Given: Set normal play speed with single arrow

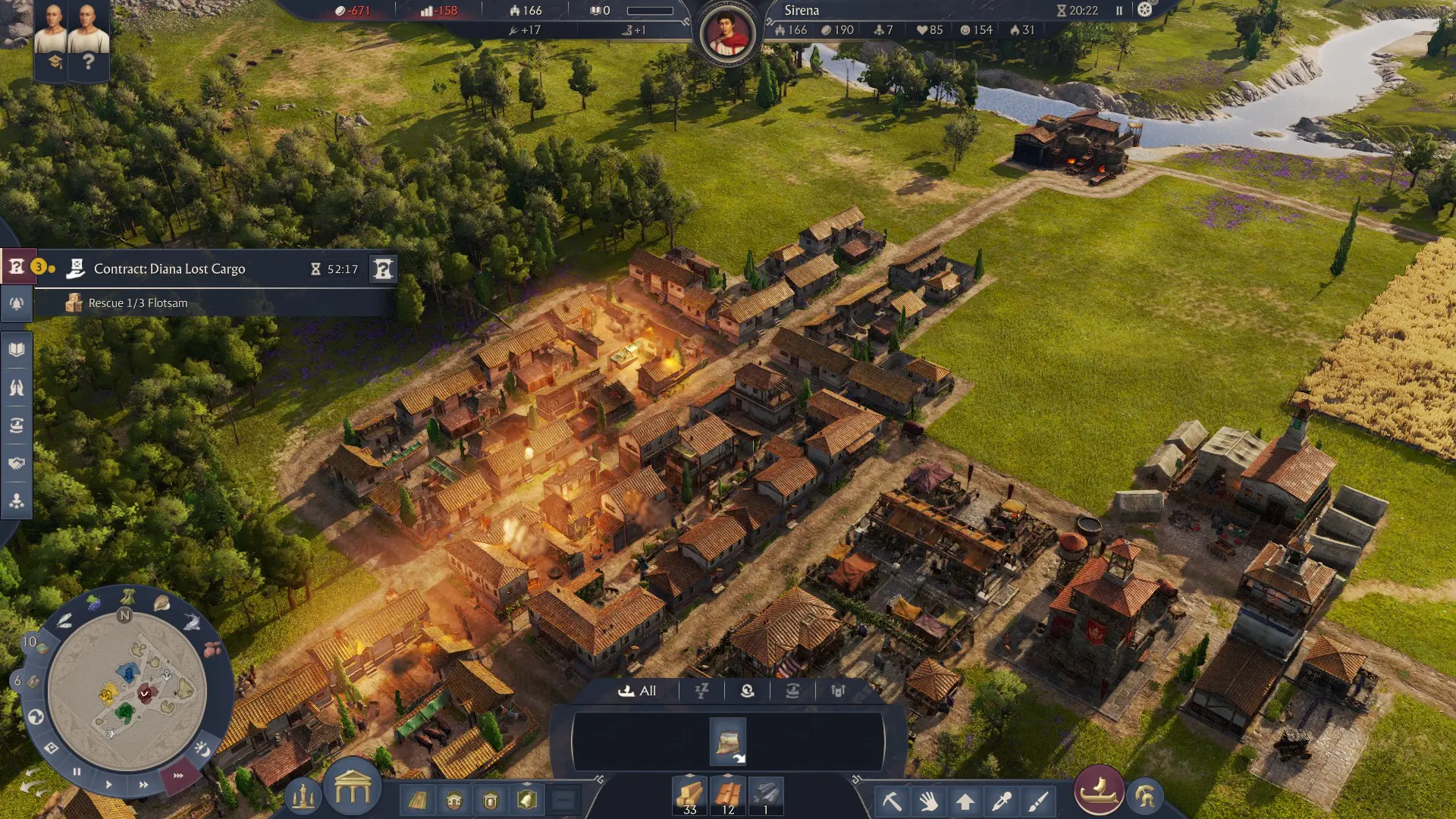Looking at the screenshot, I should point(108,784).
